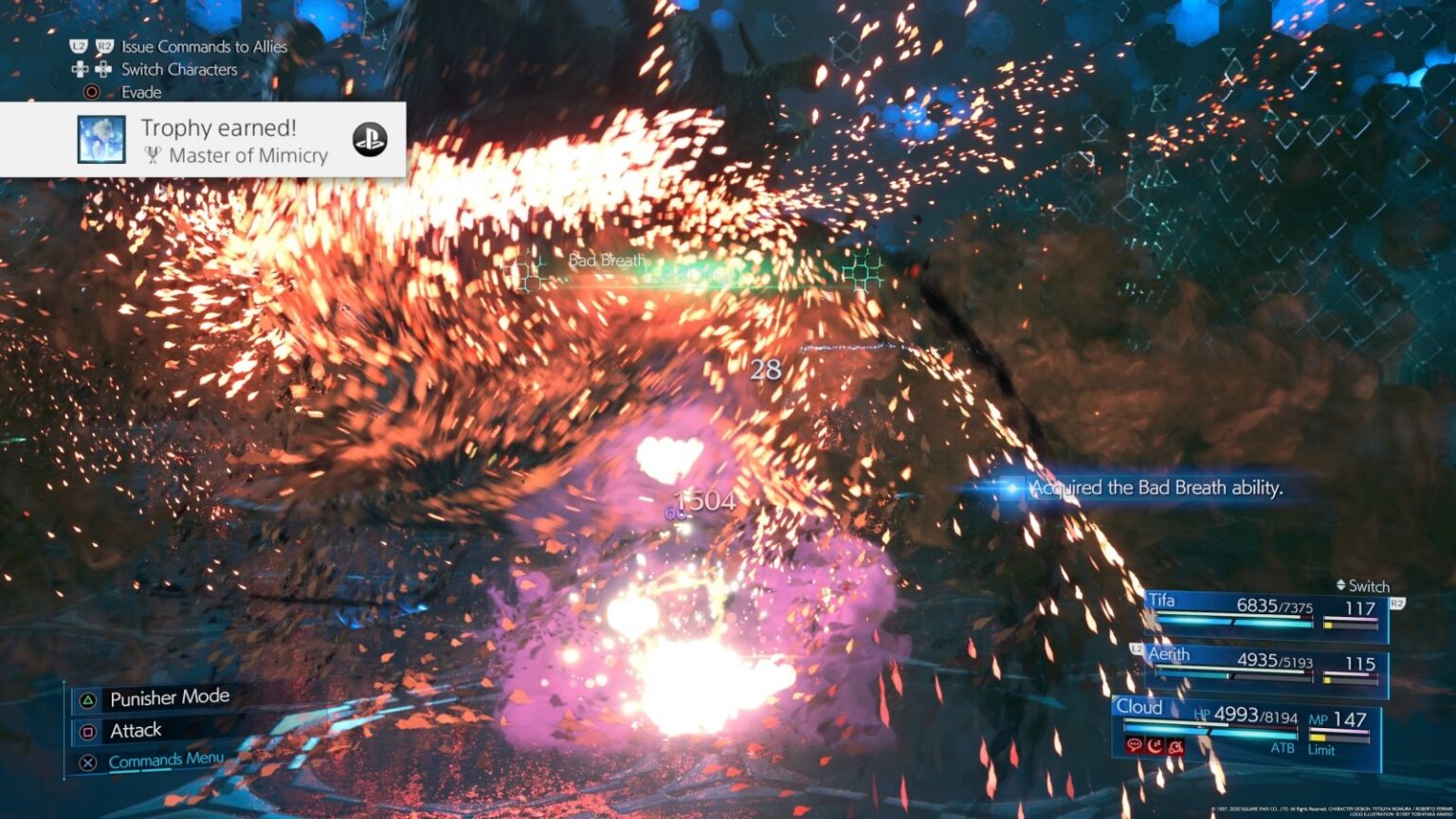Select the silence status icon under Cloud's HP
This screenshot has height=819, width=1456.
[x=1135, y=746]
